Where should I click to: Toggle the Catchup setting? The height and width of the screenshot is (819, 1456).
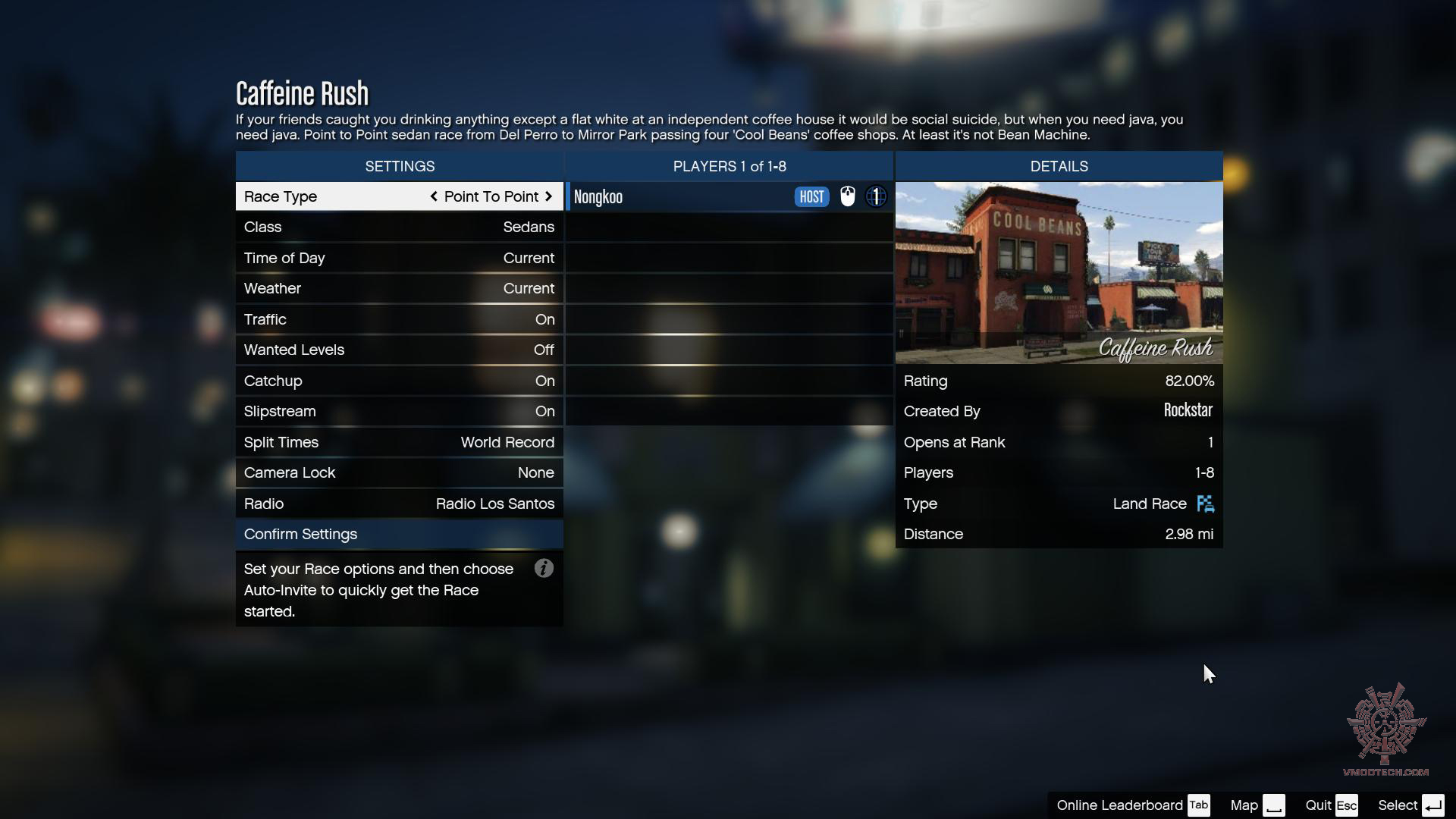click(399, 381)
